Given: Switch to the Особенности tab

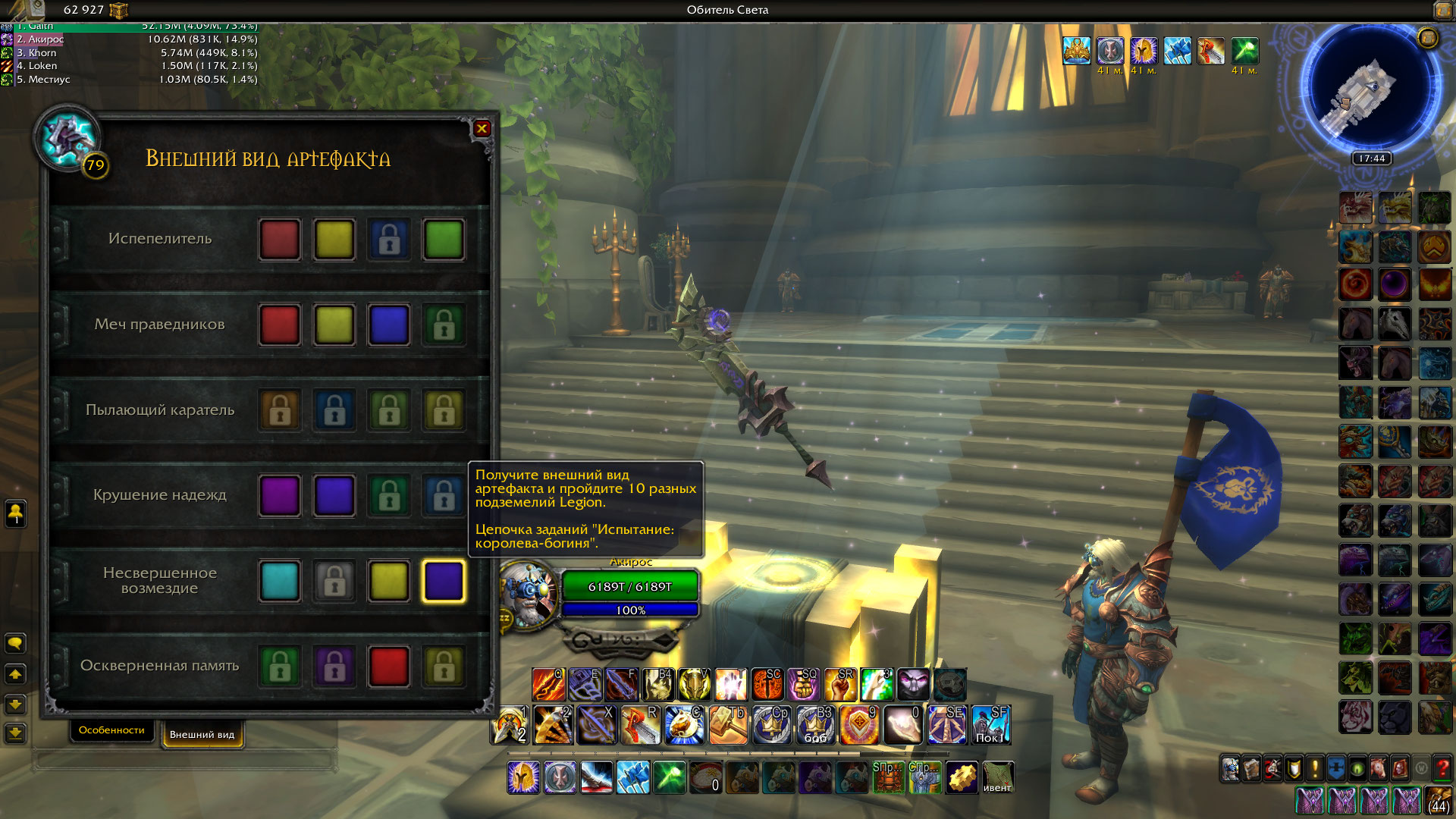Looking at the screenshot, I should [111, 730].
